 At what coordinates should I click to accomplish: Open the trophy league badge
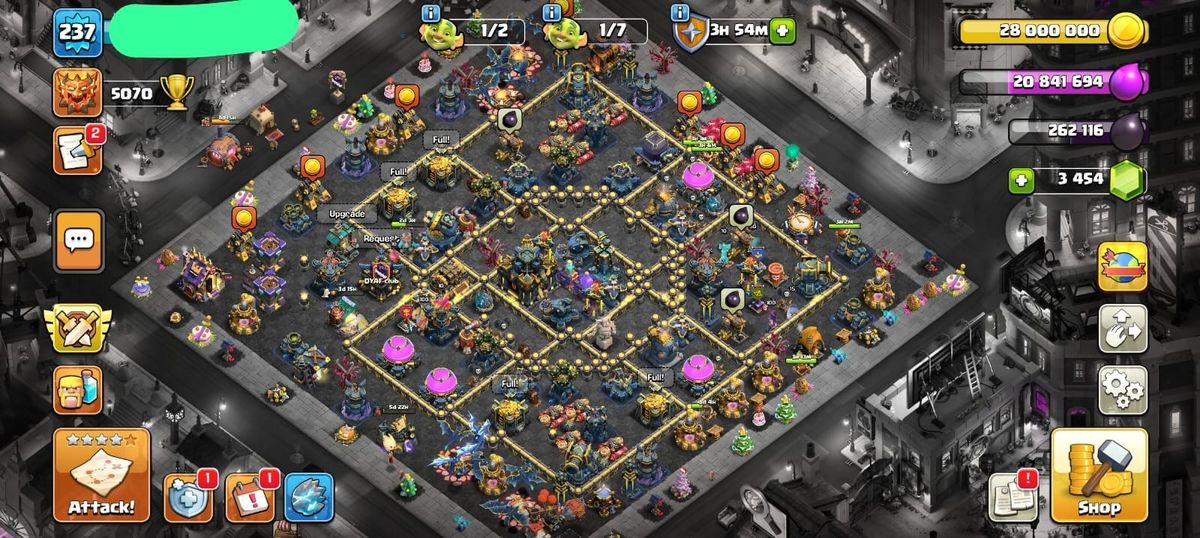tap(77, 94)
